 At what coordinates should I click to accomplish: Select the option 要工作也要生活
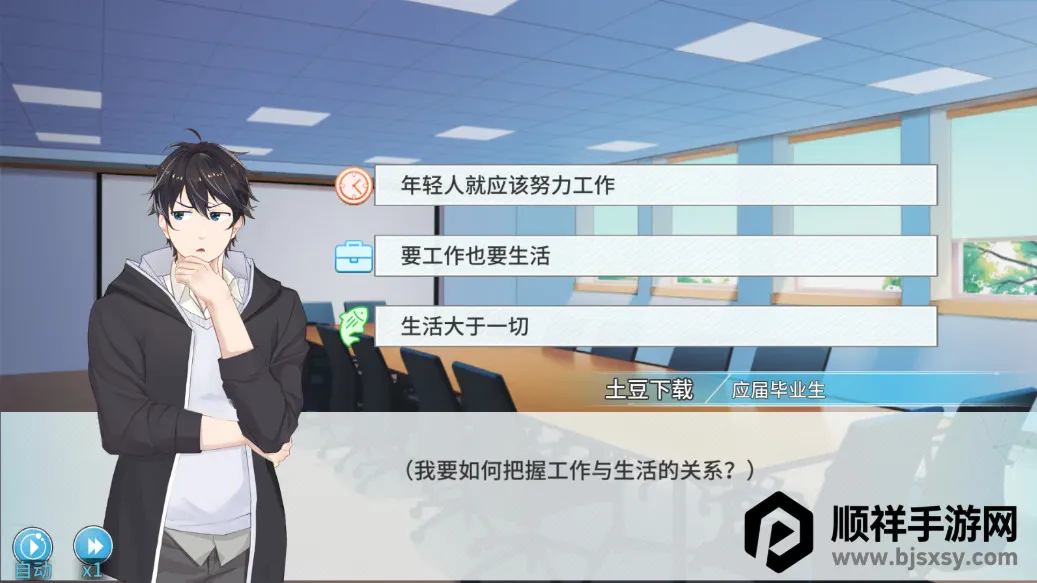655,256
